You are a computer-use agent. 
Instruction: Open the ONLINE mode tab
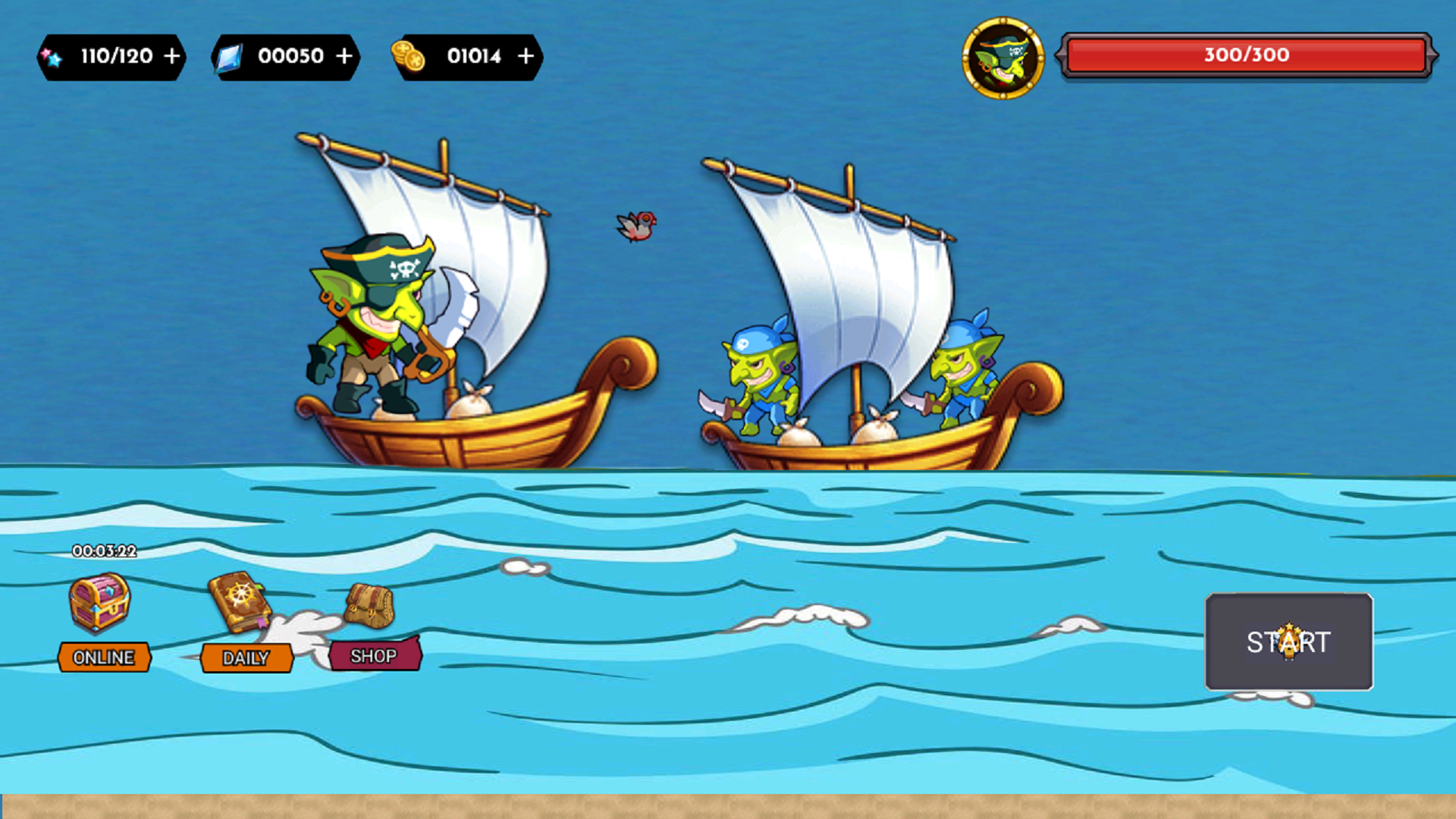tap(104, 657)
